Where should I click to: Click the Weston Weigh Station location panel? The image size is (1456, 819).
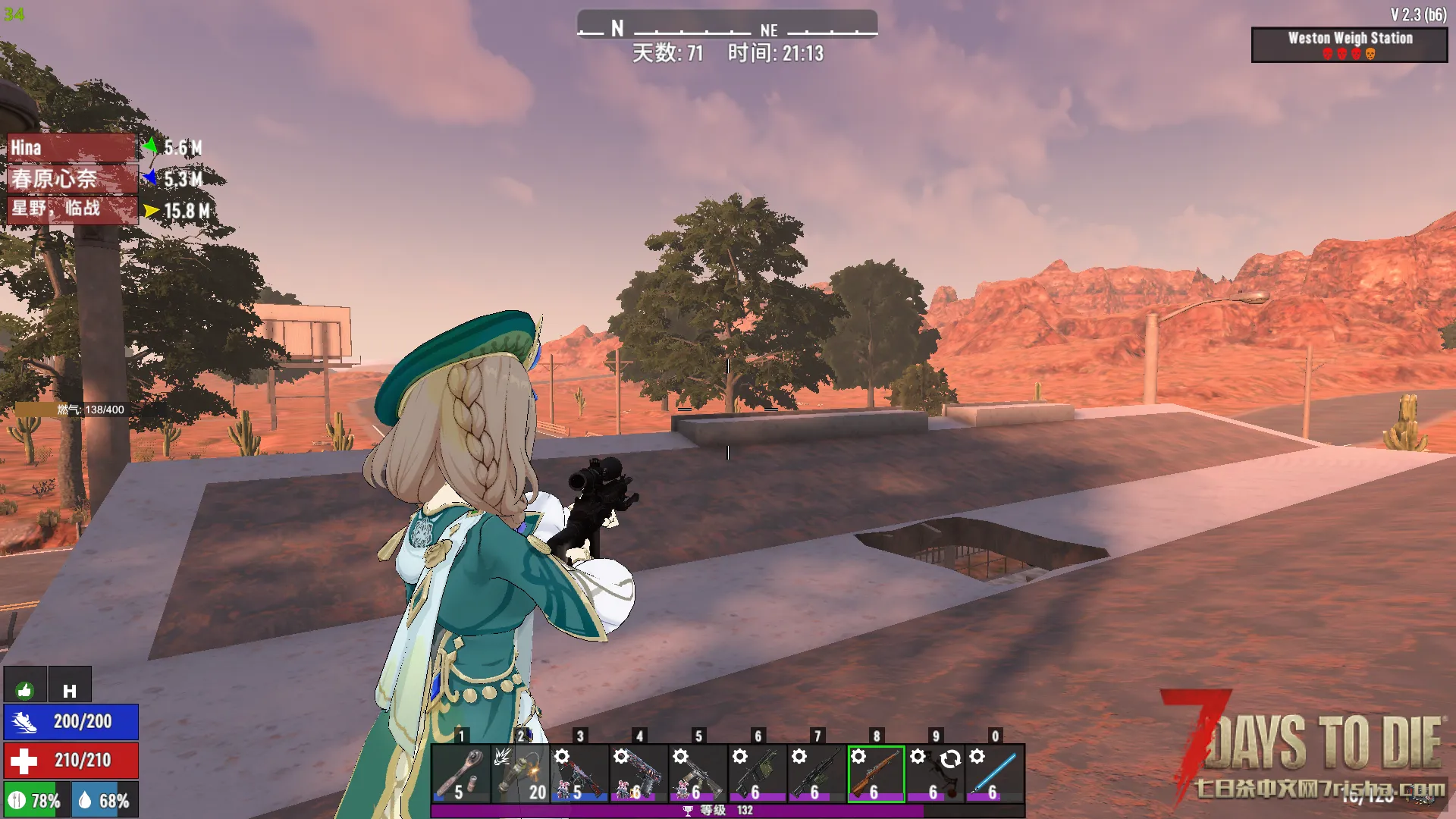click(x=1349, y=45)
